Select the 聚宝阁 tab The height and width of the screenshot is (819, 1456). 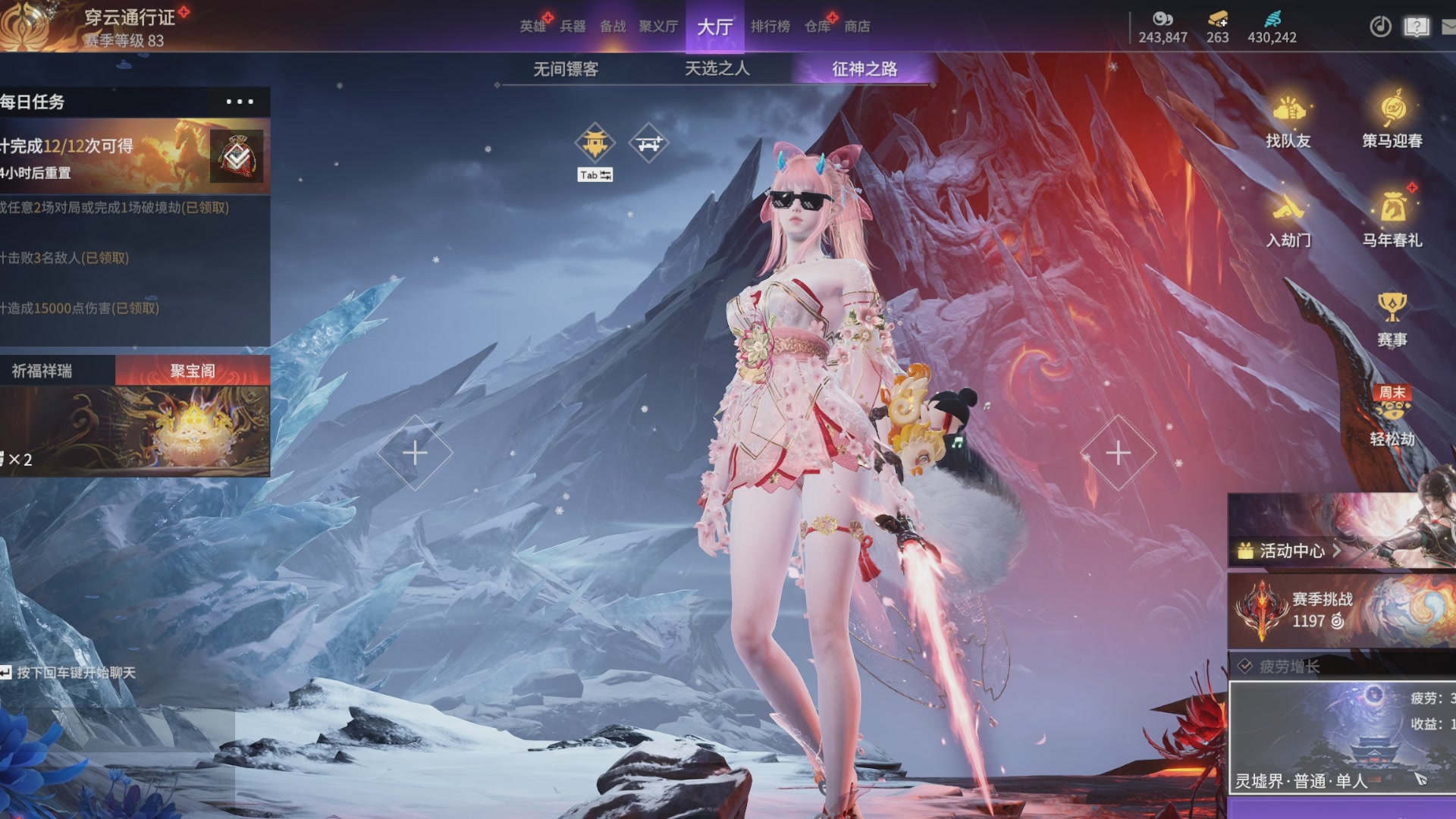click(x=193, y=371)
